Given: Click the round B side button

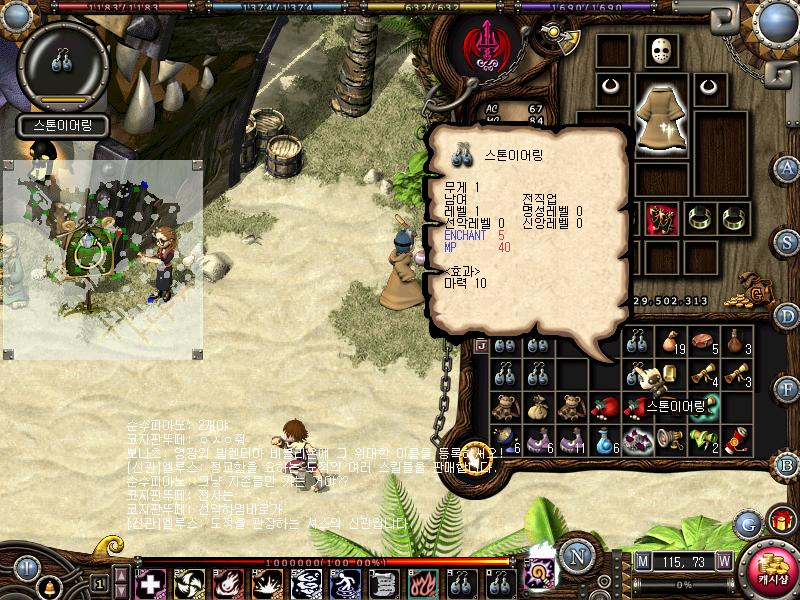Looking at the screenshot, I should tap(787, 463).
